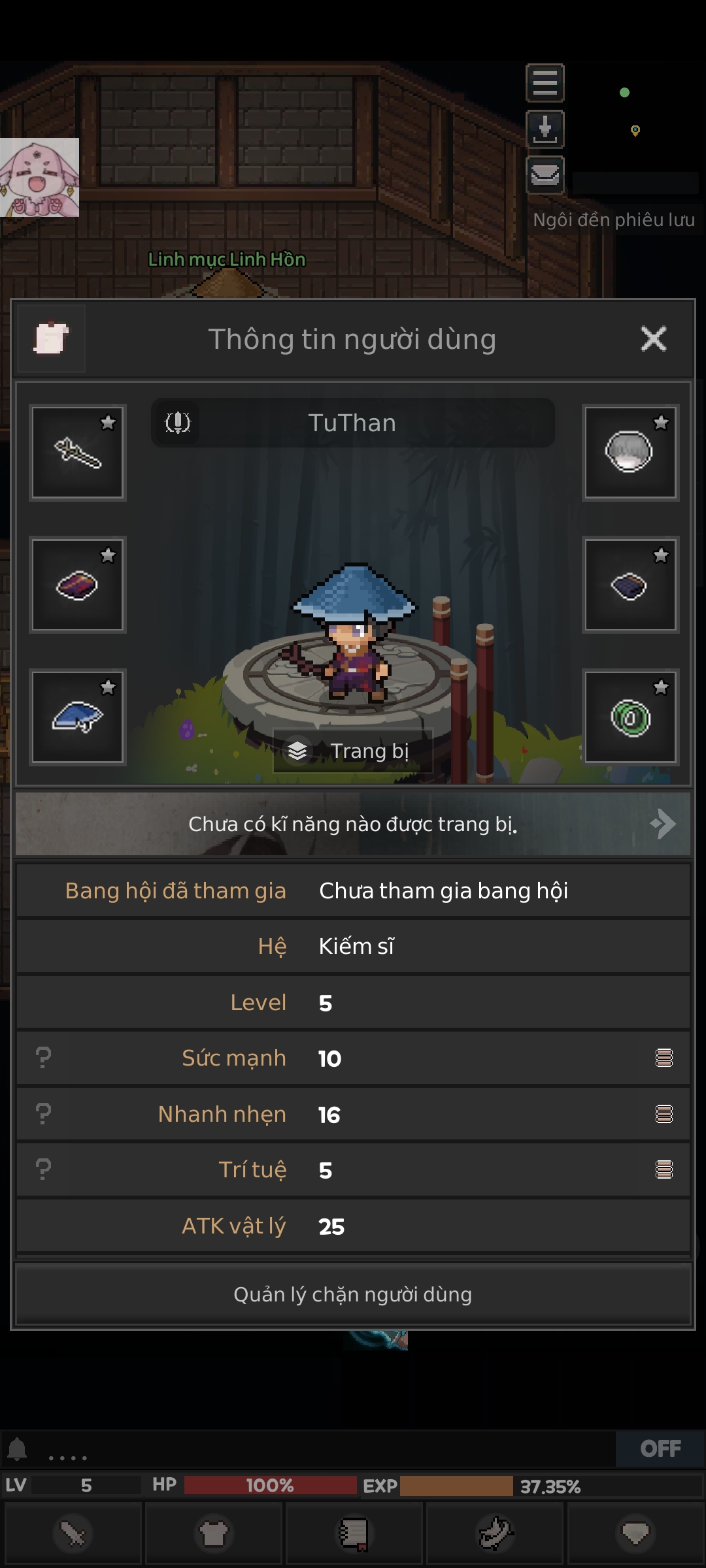Open Quản lý chặn người dùng

pyautogui.click(x=353, y=1294)
